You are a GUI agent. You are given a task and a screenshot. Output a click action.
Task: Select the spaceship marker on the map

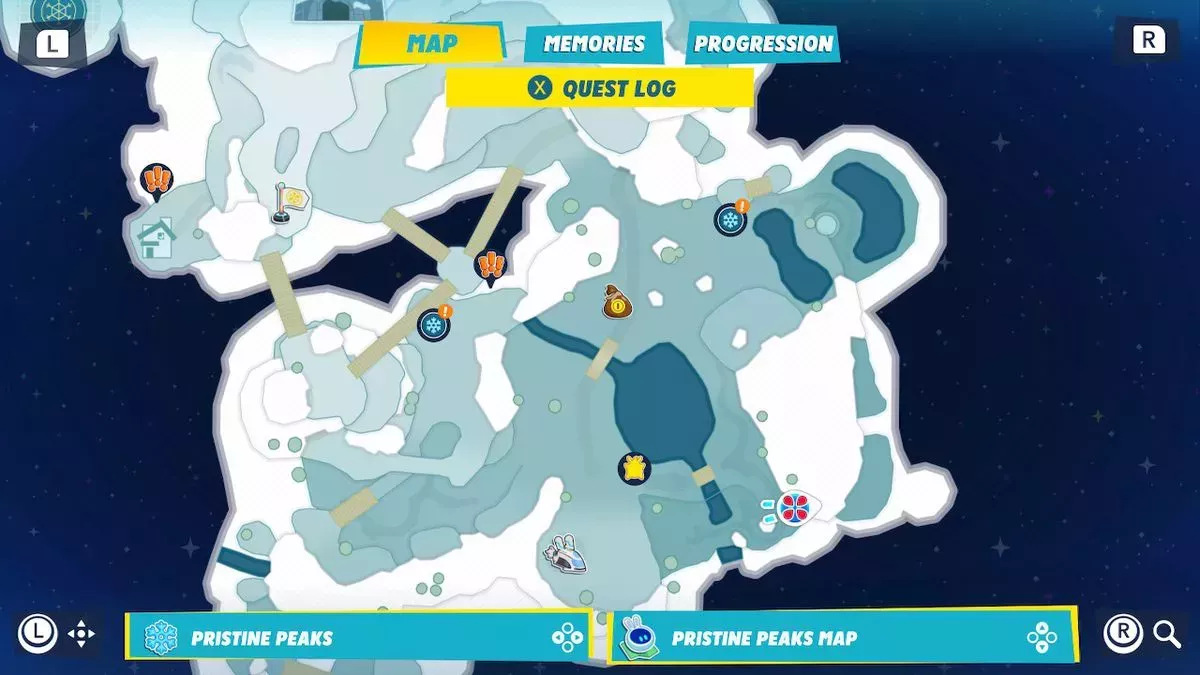tap(566, 550)
